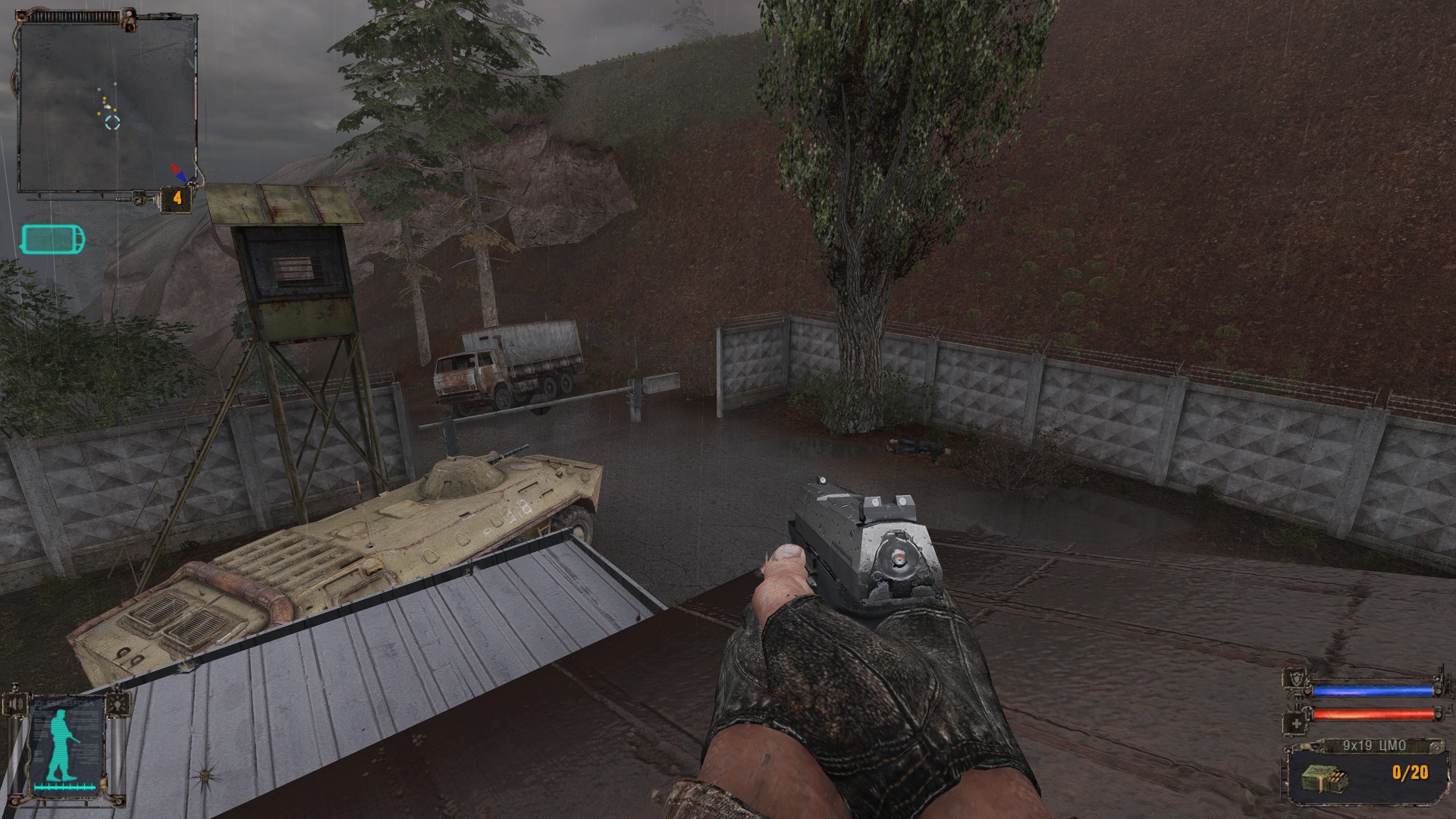Click the medkit icon next to the red health bar
The width and height of the screenshot is (1456, 819).
[x=1296, y=723]
